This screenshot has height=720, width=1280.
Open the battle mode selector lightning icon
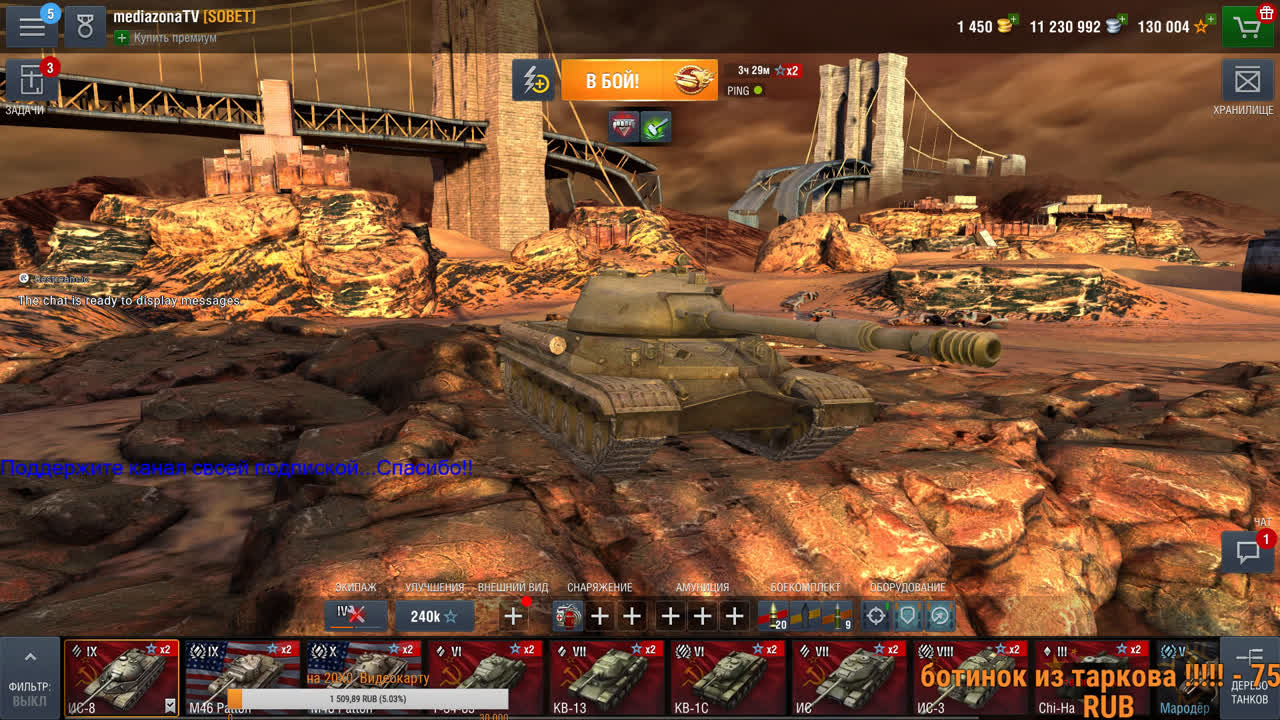click(x=534, y=80)
